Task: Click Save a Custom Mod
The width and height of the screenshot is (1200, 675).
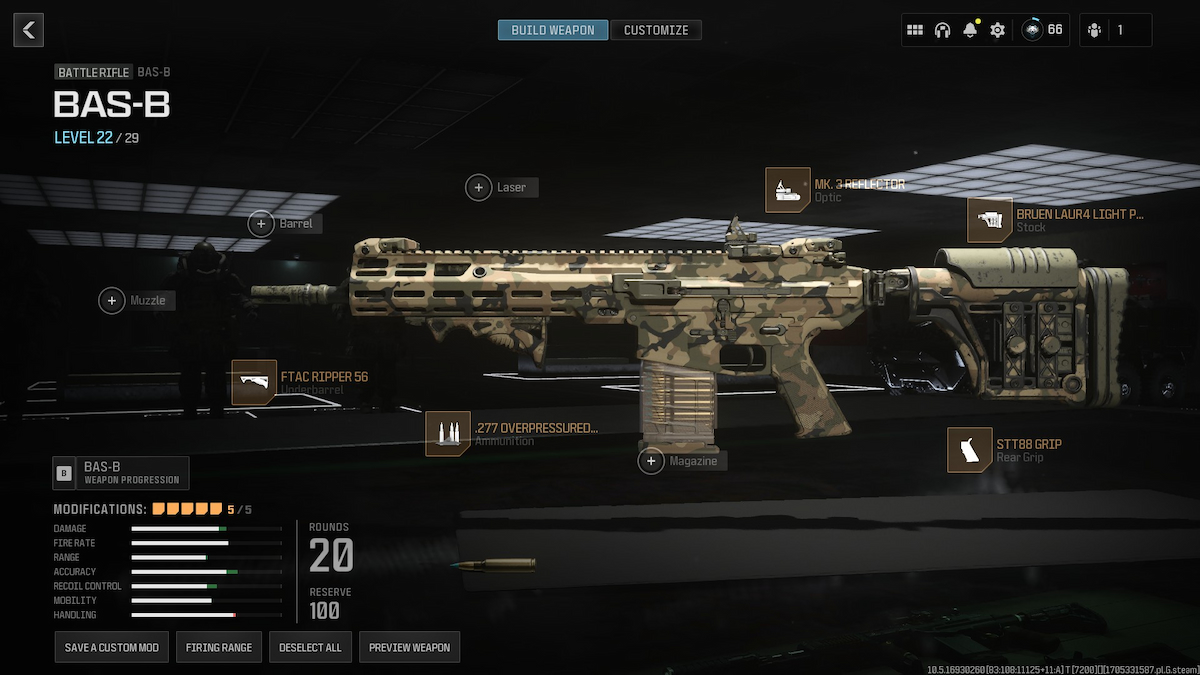Action: pos(111,647)
